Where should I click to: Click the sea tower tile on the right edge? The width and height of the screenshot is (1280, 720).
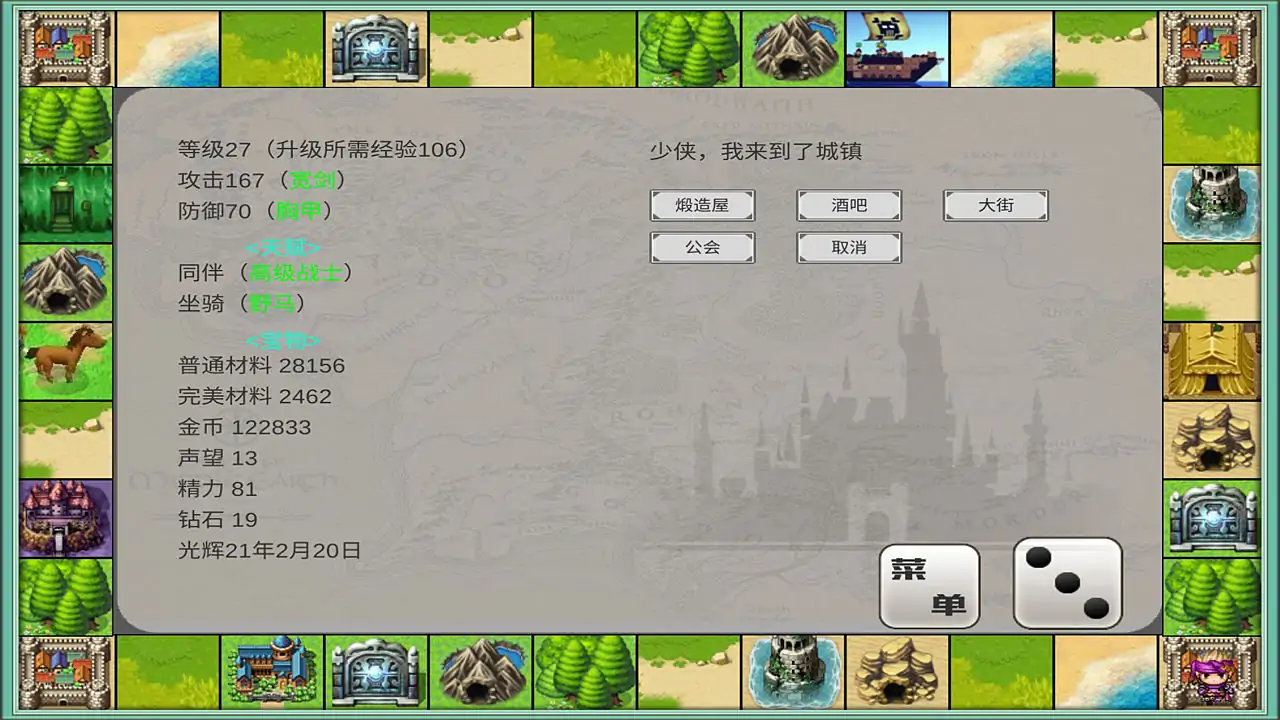1212,205
